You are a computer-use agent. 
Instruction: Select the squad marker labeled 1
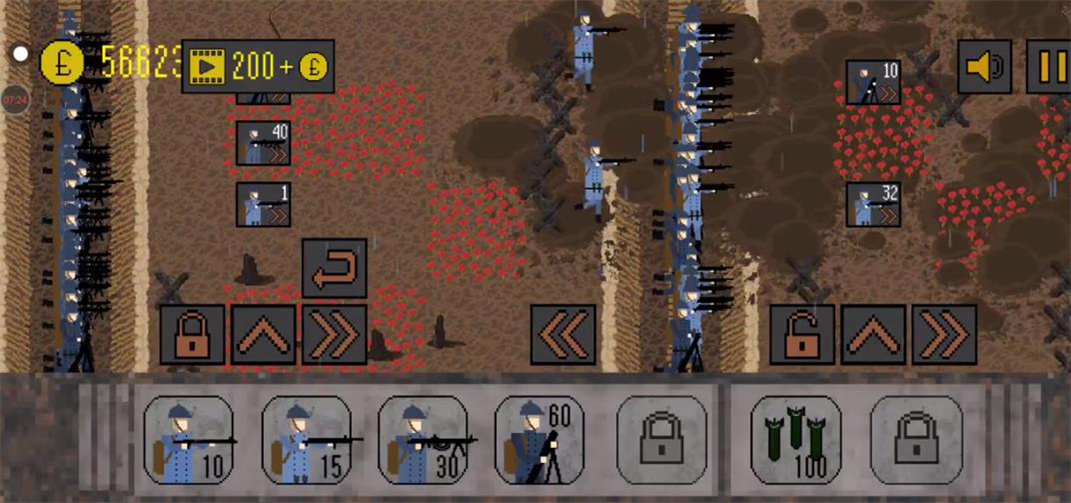(264, 204)
